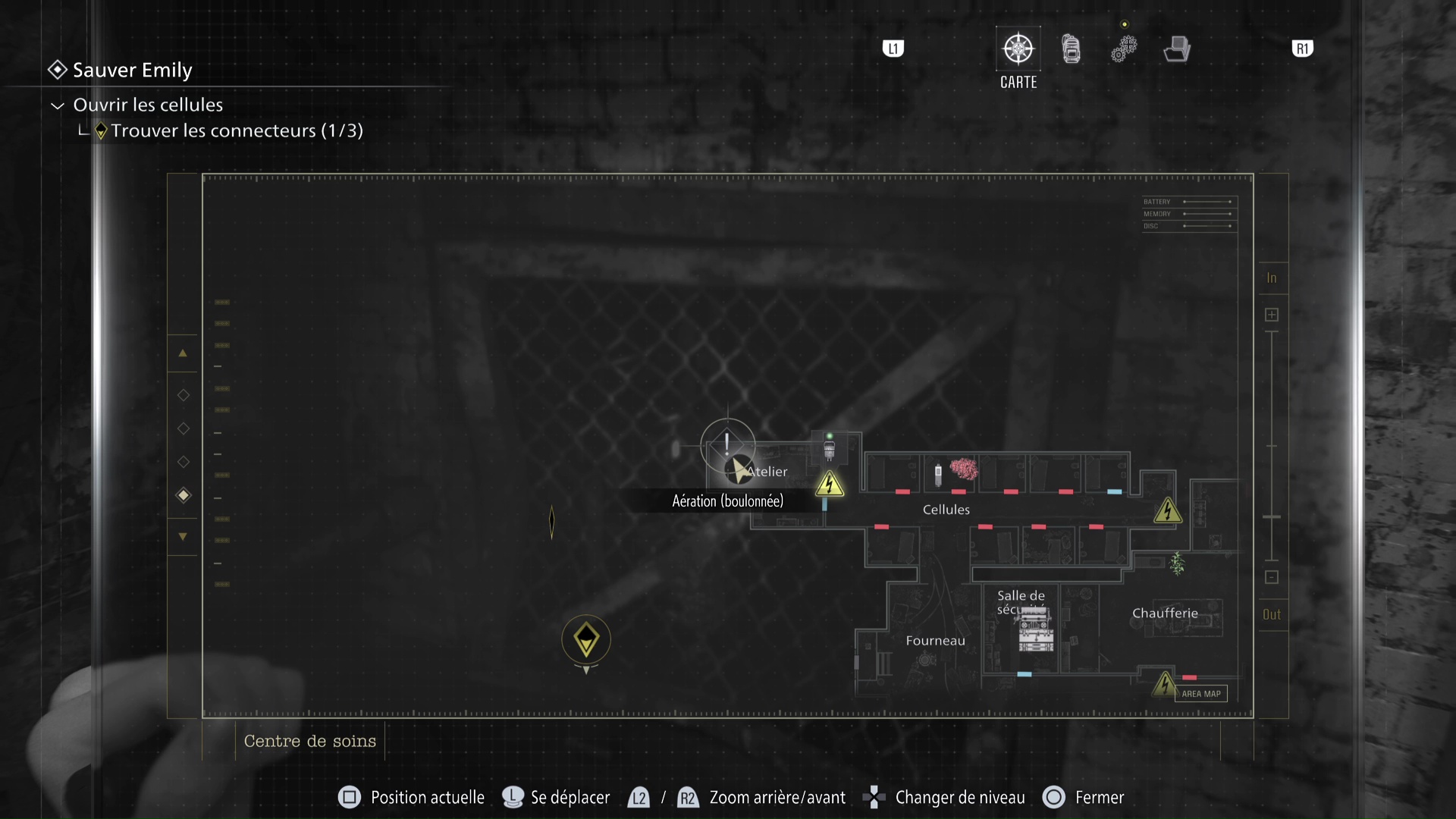This screenshot has height=819, width=1456.
Task: Collapse floors using the down arrow
Action: coord(183,536)
